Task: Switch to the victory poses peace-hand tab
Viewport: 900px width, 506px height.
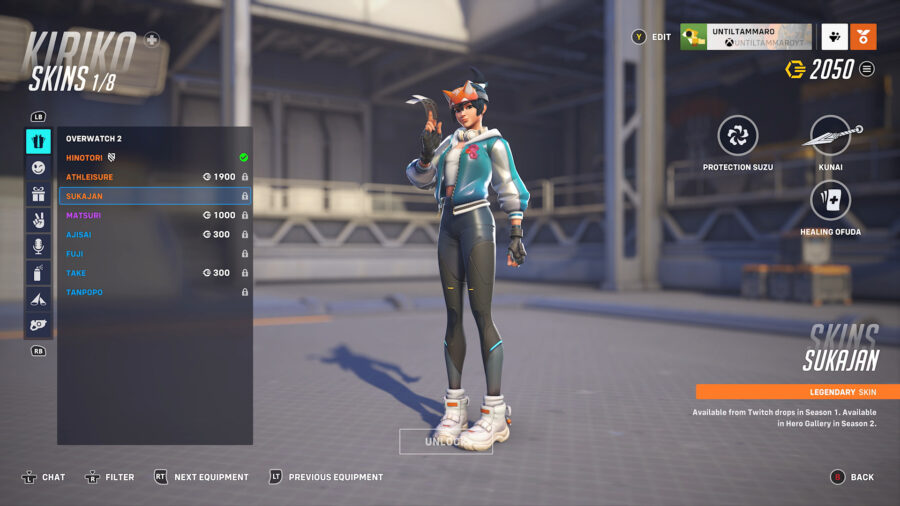Action: coord(38,220)
